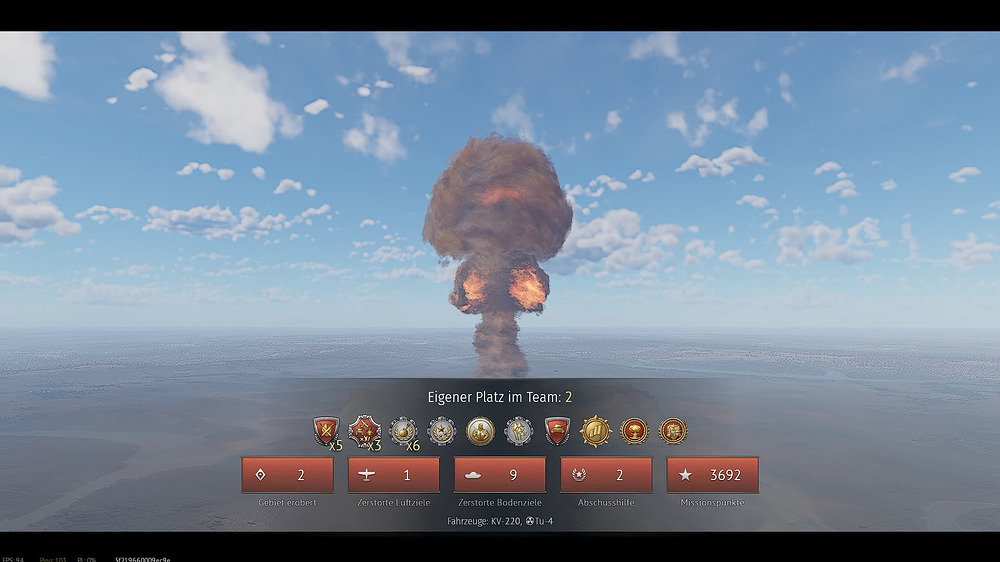Choose the gold medal showing a soldier

480,431
